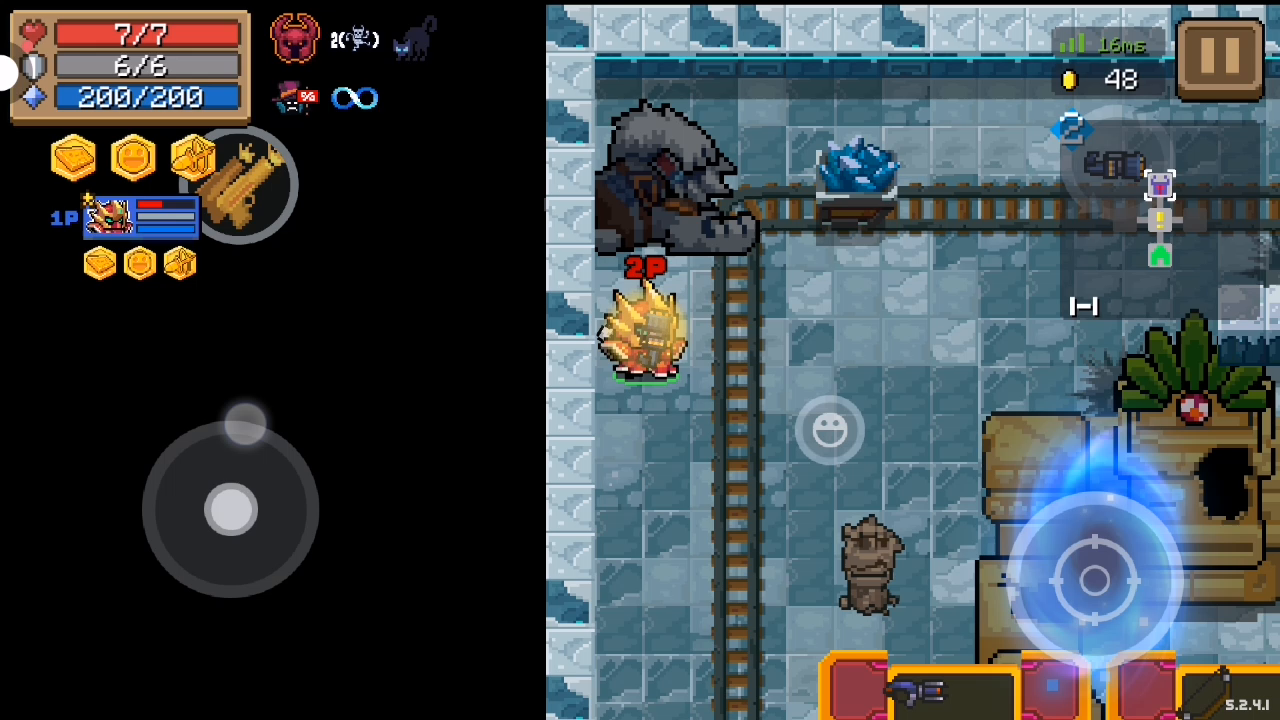Click the red horned demon mask icon
This screenshot has width=1280, height=720.
(x=295, y=39)
